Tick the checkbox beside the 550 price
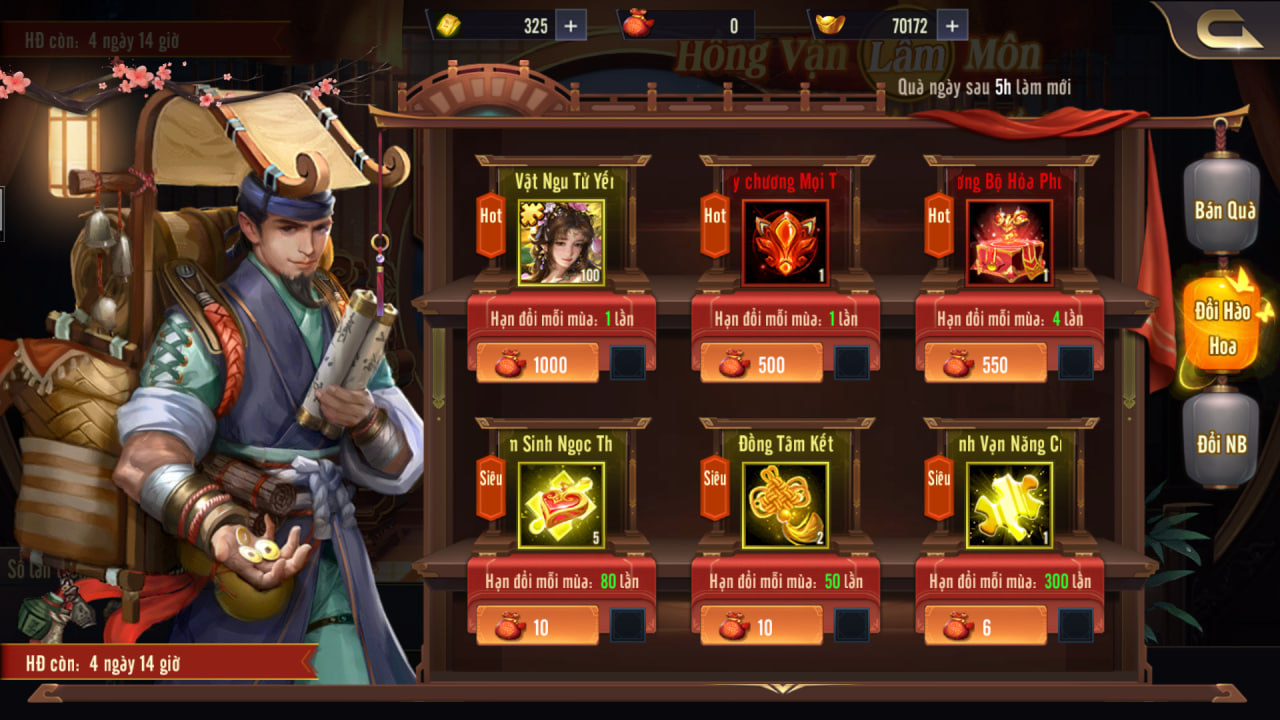 point(1076,363)
